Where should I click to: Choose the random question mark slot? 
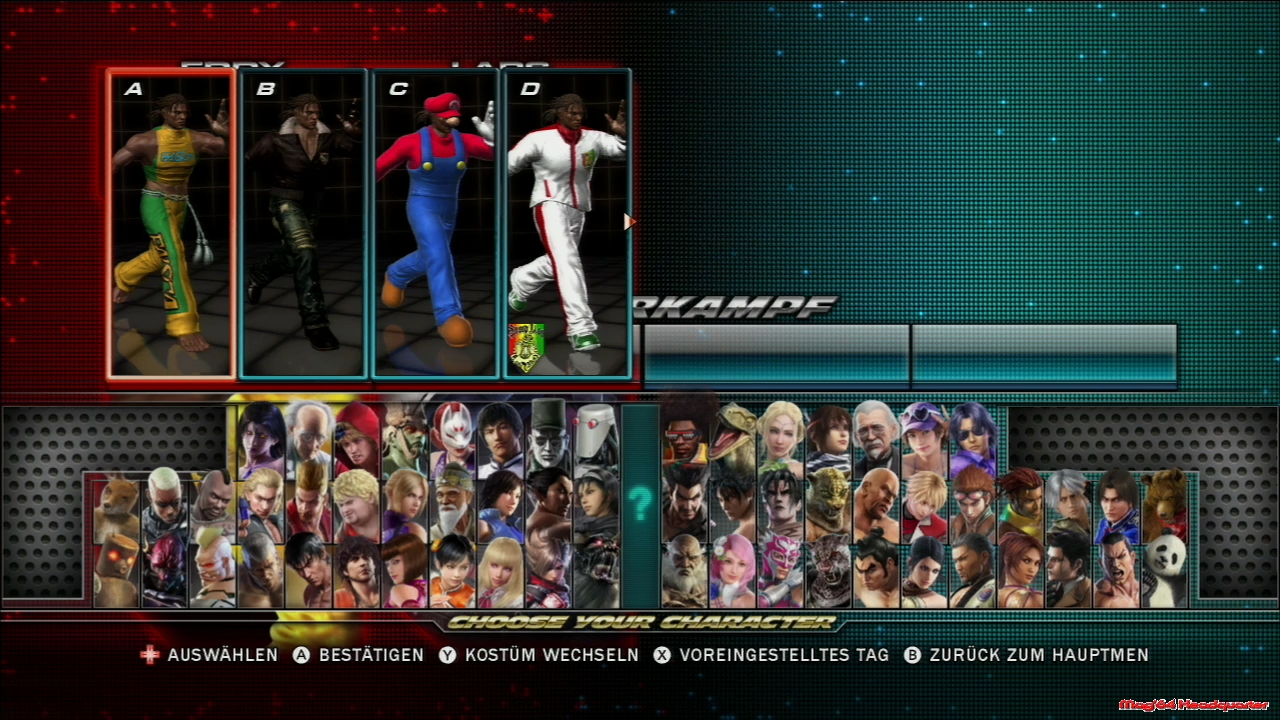tap(640, 505)
